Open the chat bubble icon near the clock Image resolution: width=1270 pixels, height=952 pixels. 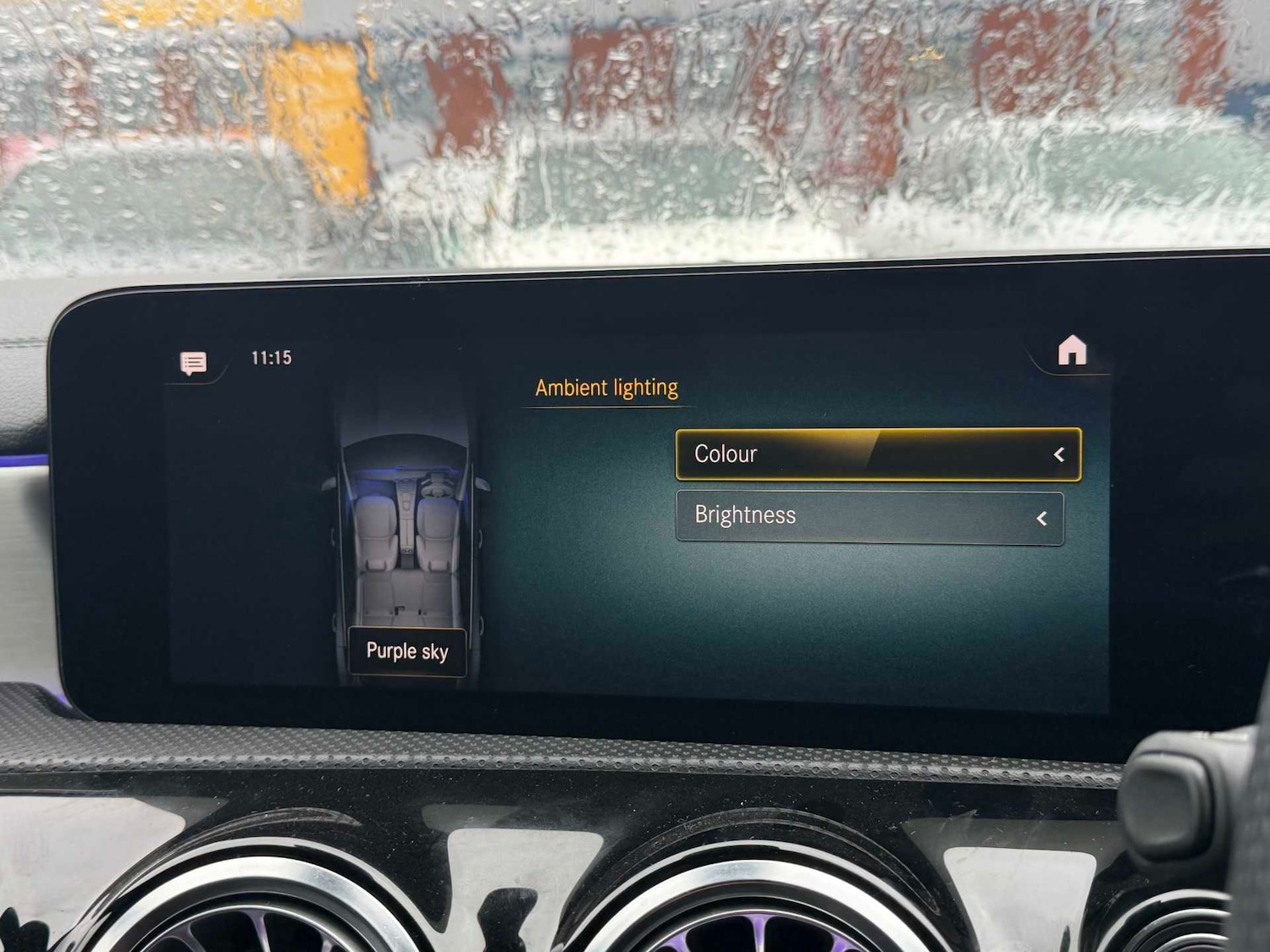point(192,362)
